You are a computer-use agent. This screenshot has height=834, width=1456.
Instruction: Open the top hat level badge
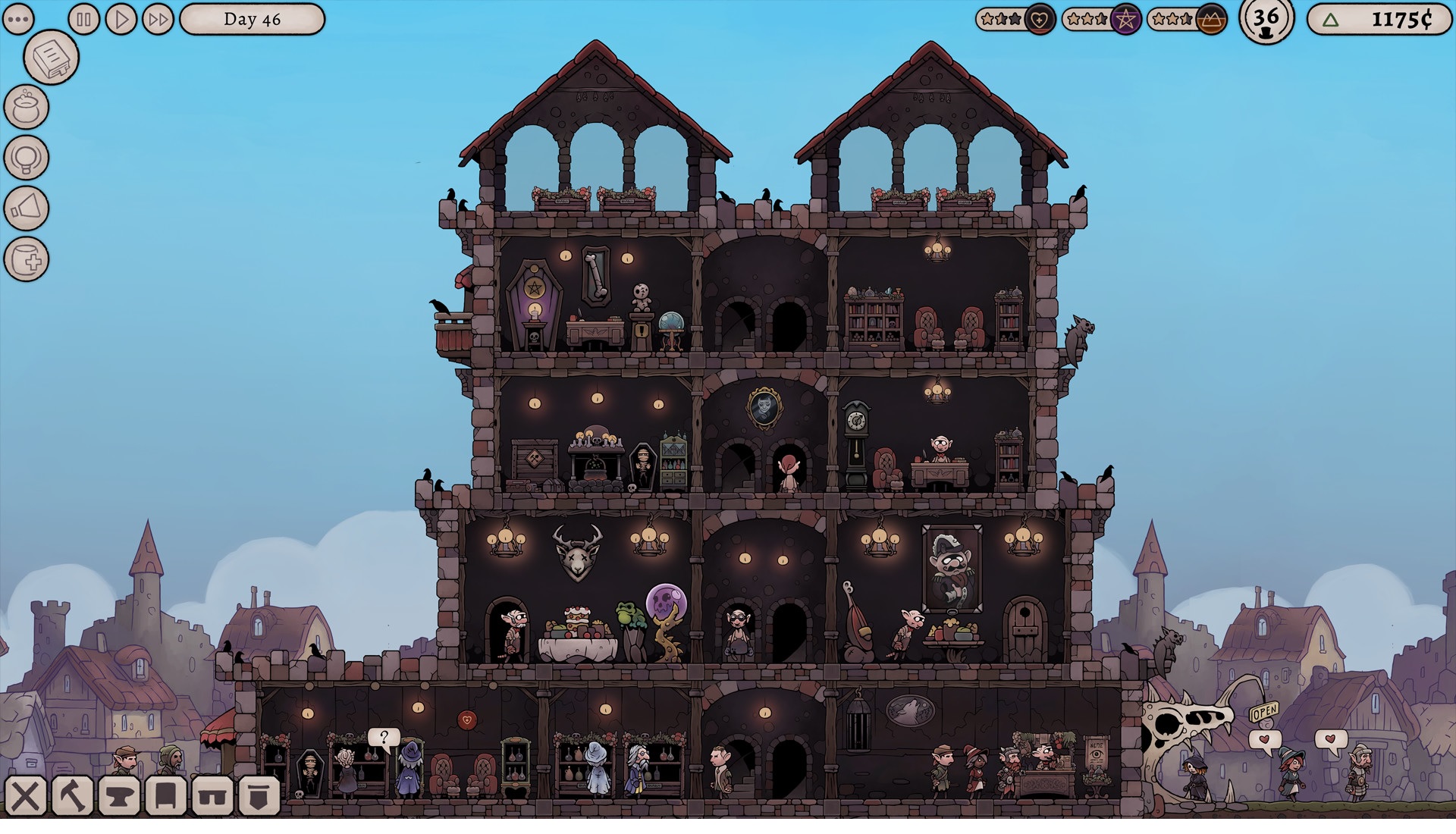(x=1266, y=20)
